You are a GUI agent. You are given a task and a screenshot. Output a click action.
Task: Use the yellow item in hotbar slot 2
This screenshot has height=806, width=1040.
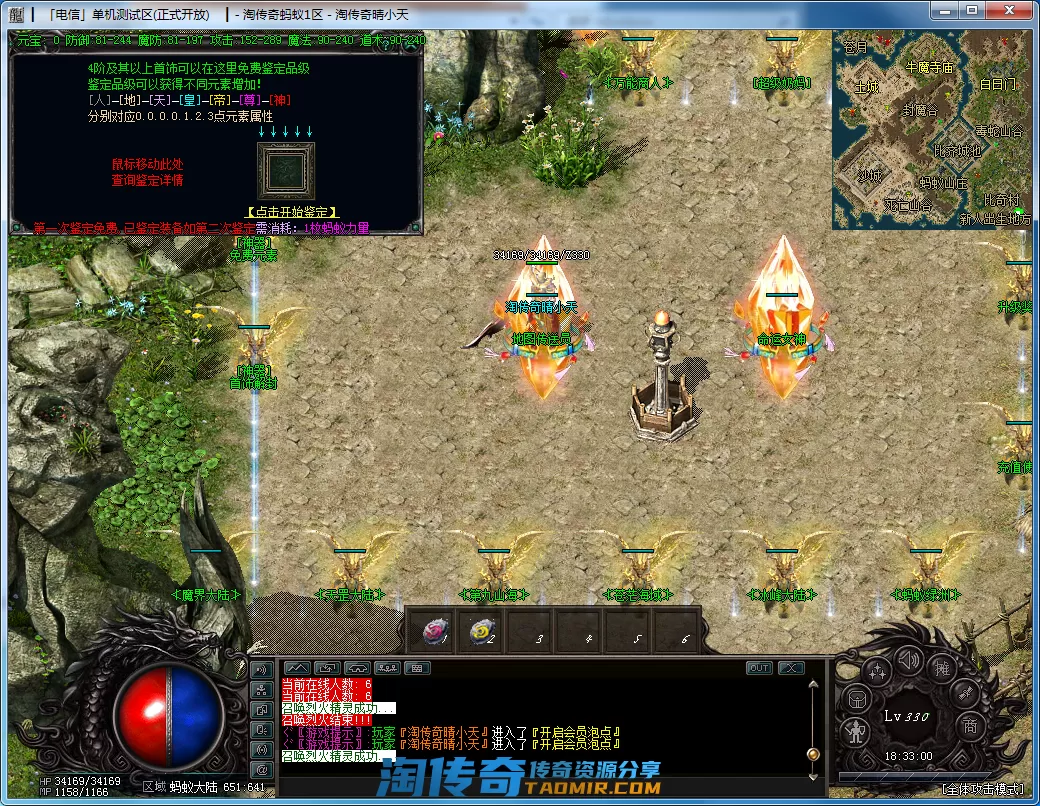482,630
